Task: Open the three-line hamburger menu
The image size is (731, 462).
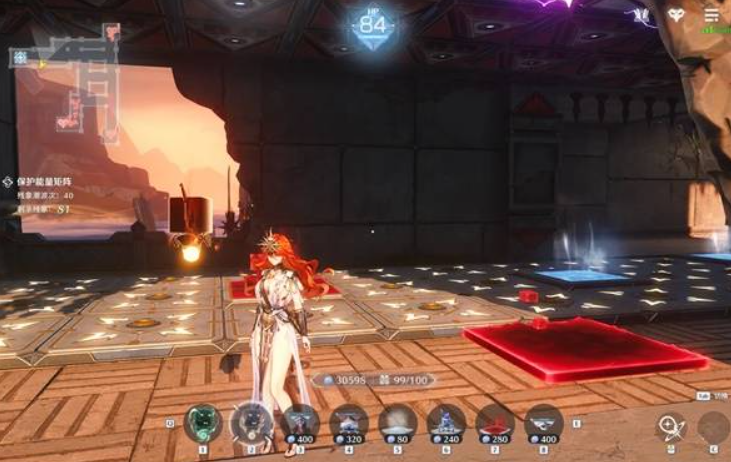Action: tap(711, 17)
